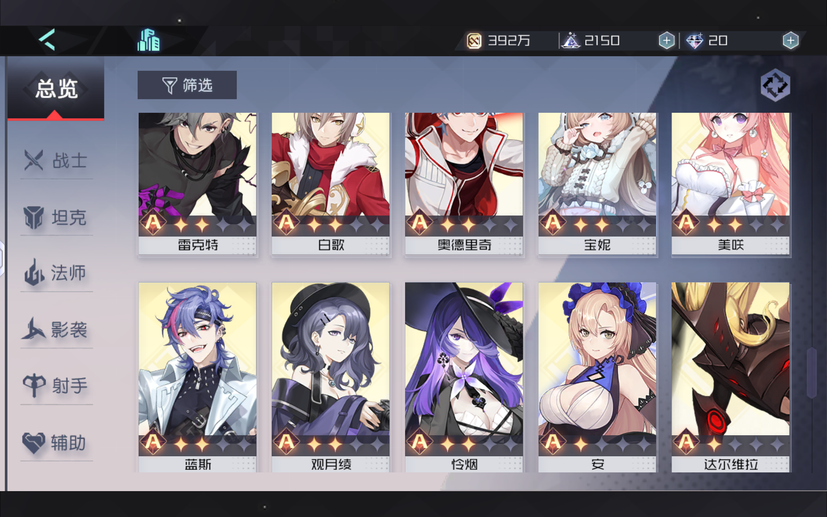827x517 pixels.
Task: Add more diamonds next to 20
Action: [790, 41]
